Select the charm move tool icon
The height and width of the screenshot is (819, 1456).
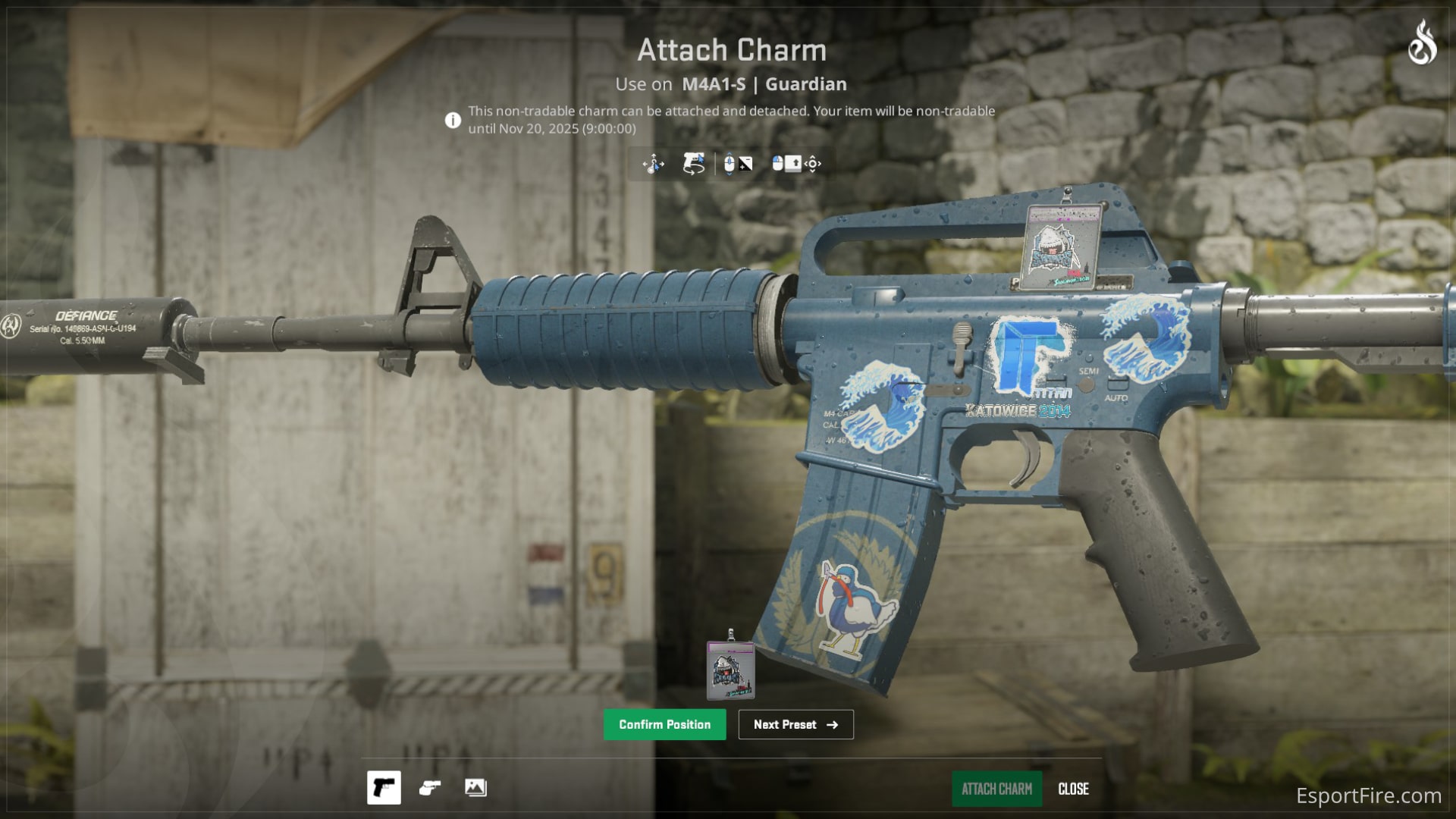654,164
